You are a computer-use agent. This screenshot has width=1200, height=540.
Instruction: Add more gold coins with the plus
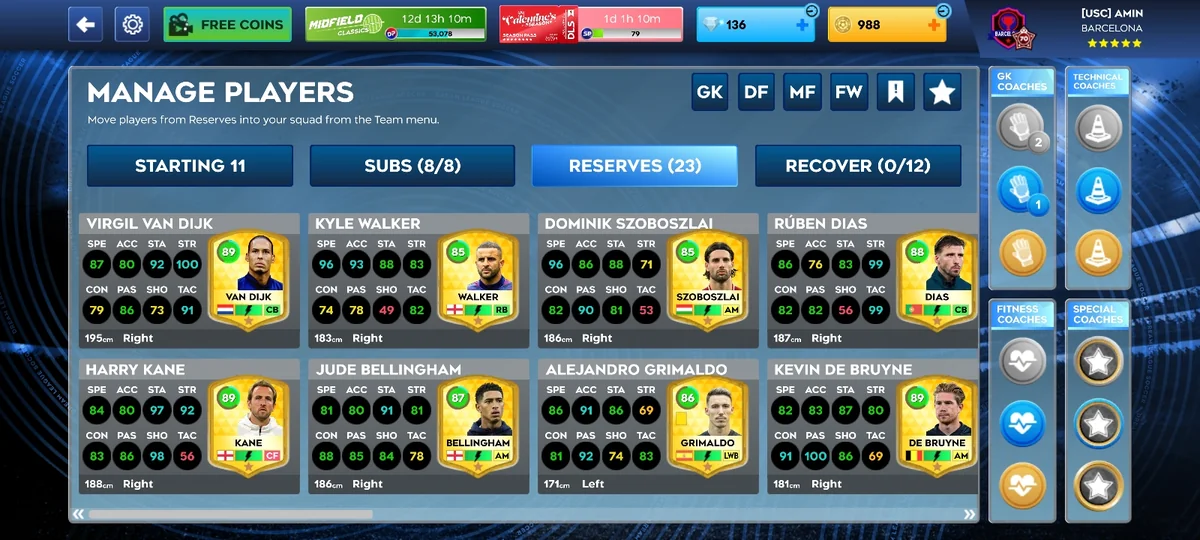pos(934,25)
